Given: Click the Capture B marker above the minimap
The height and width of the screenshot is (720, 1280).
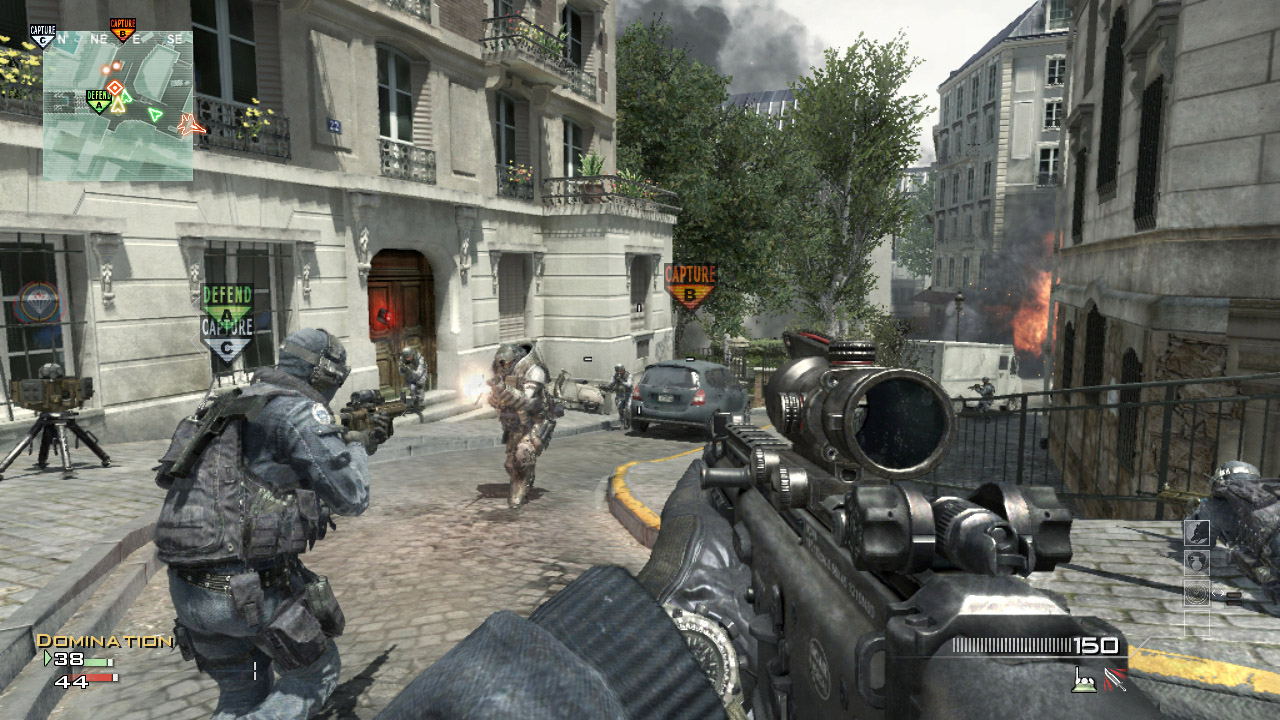Looking at the screenshot, I should tap(123, 29).
